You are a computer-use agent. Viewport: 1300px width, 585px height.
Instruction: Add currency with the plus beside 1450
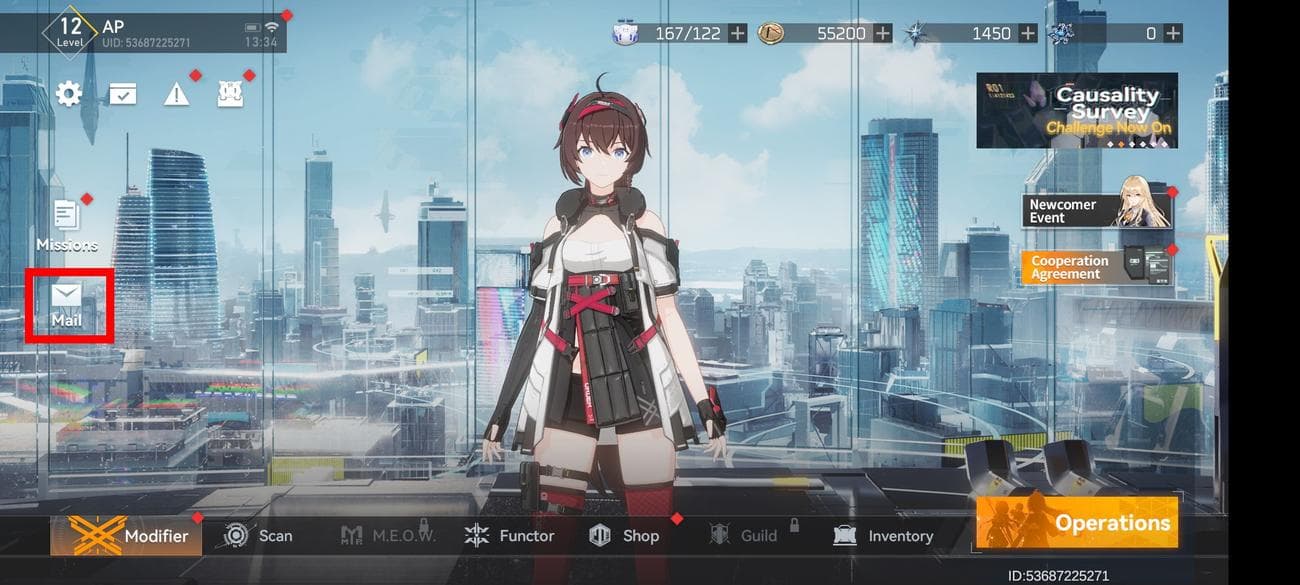[1028, 33]
